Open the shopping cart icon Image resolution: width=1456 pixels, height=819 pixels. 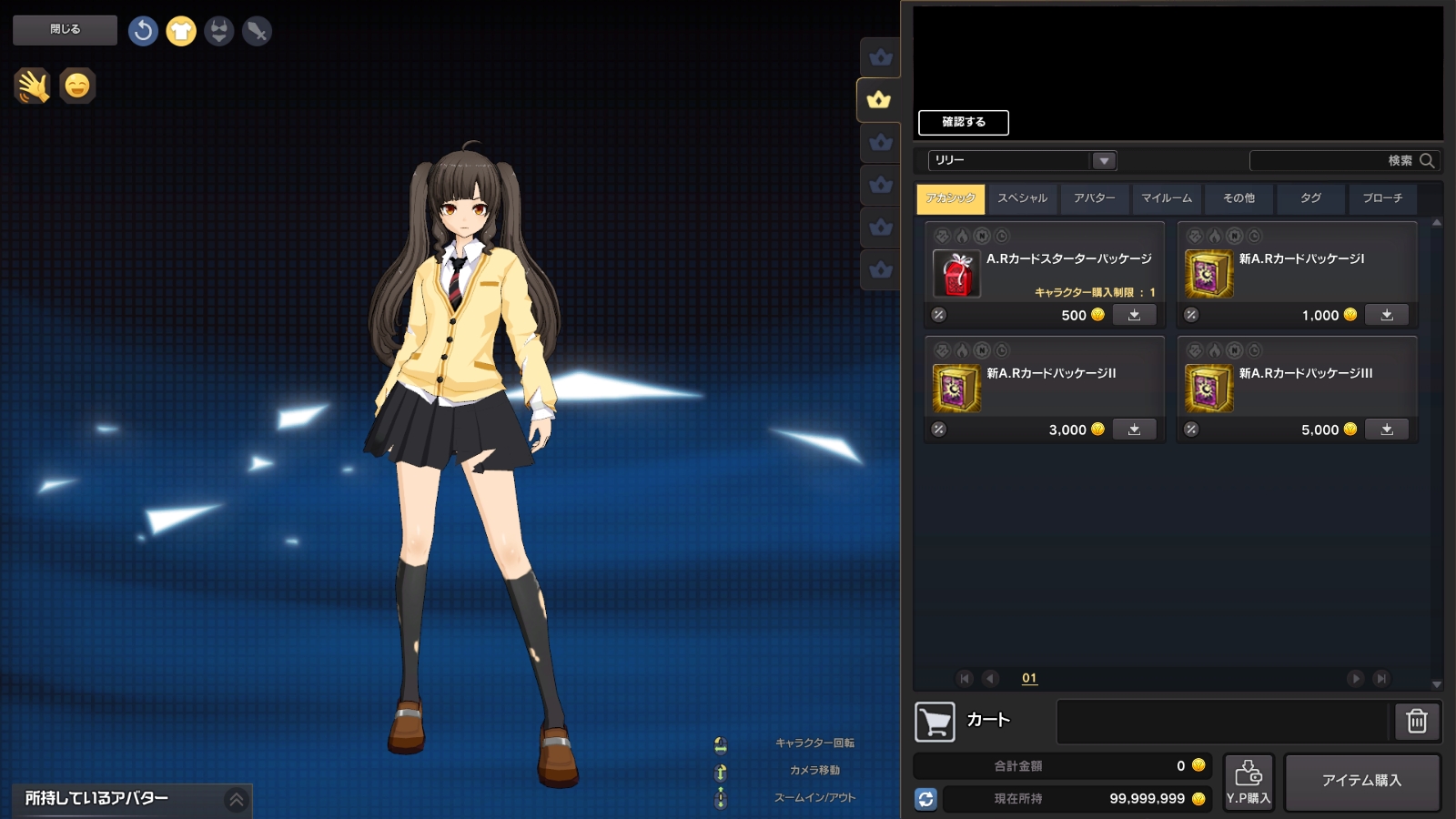tap(935, 721)
